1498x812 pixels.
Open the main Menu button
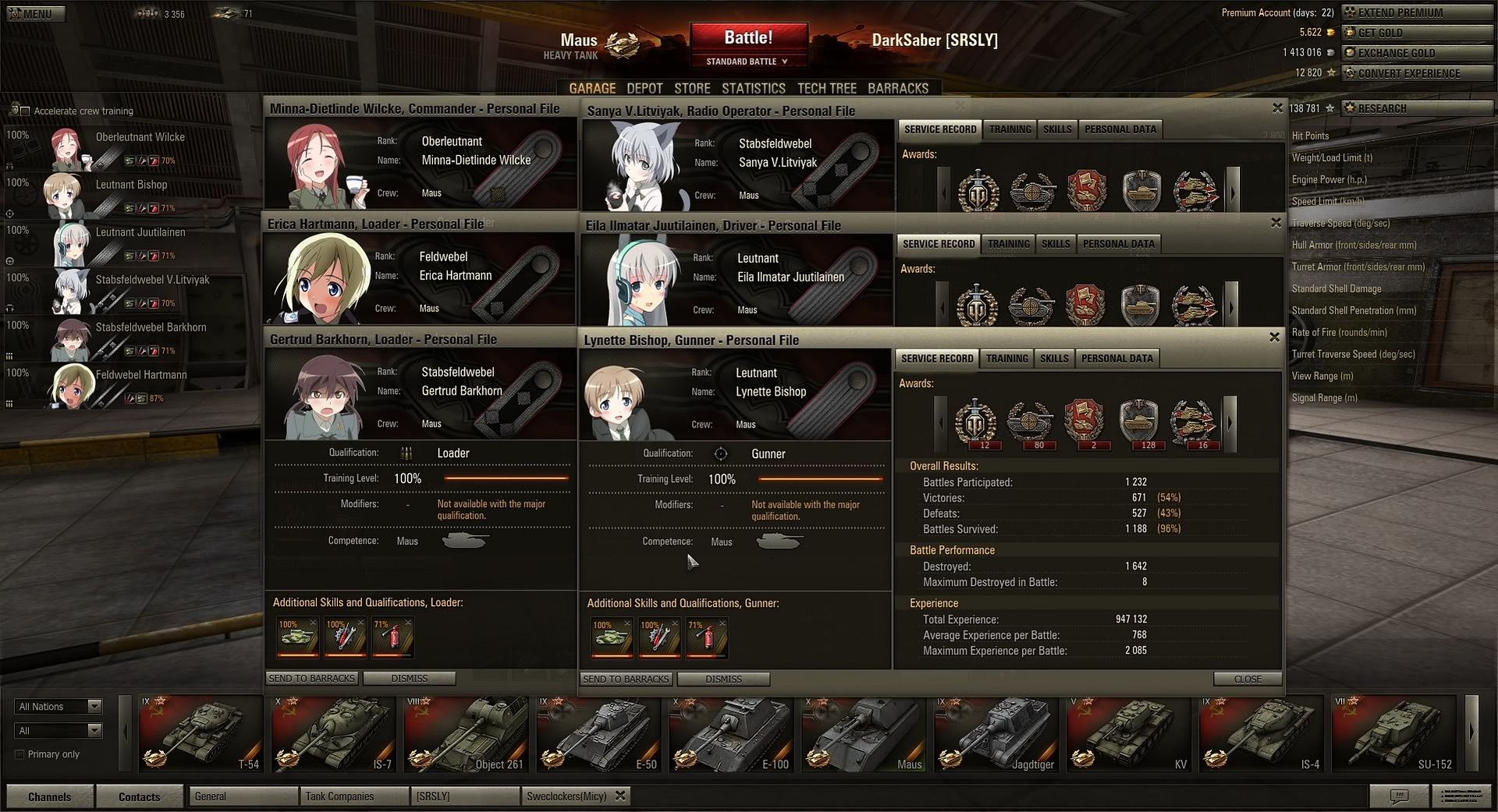(35, 14)
